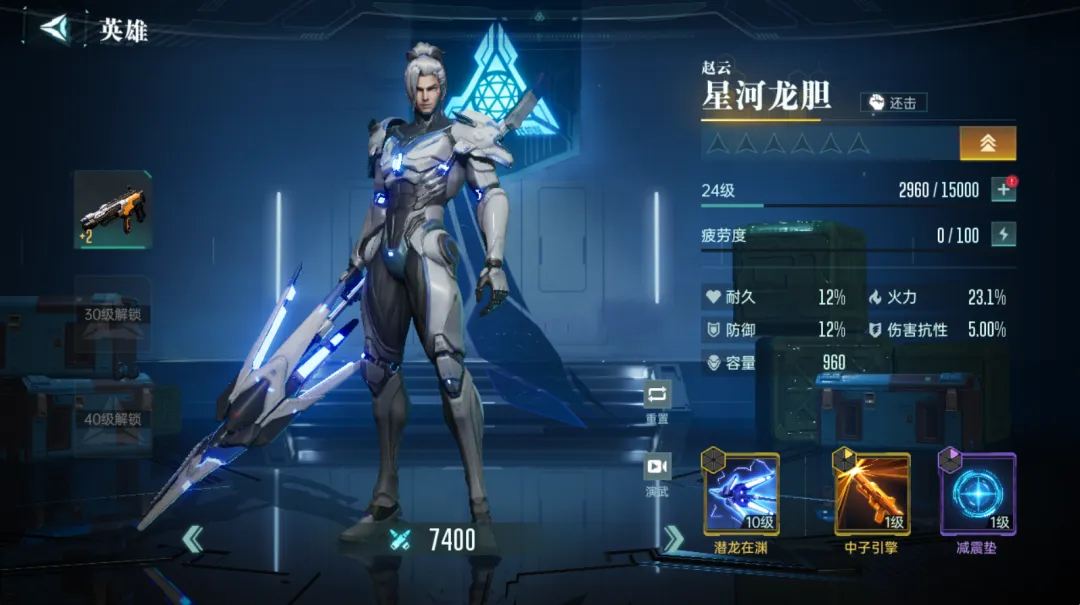
Task: Open the 中子引擎 skill
Action: 872,493
